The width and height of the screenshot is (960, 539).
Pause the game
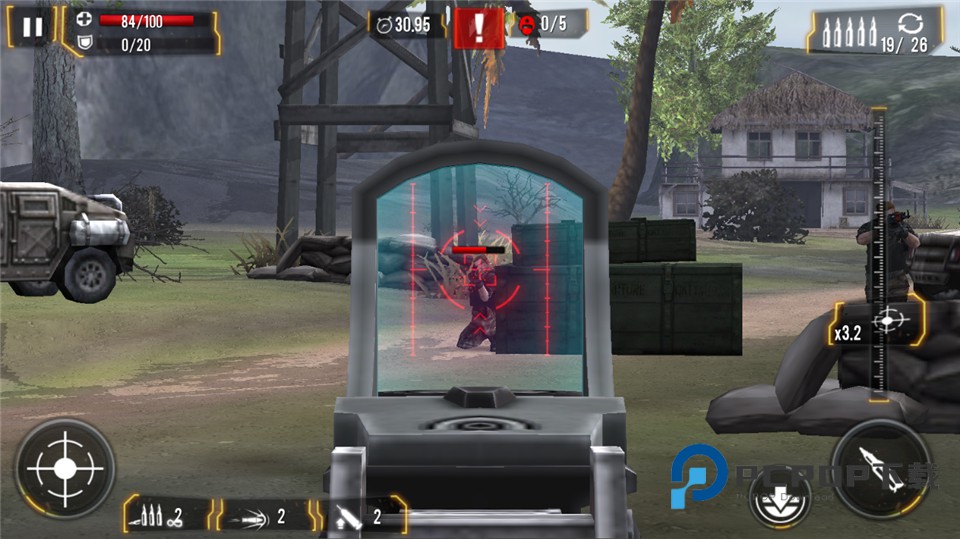tap(32, 27)
